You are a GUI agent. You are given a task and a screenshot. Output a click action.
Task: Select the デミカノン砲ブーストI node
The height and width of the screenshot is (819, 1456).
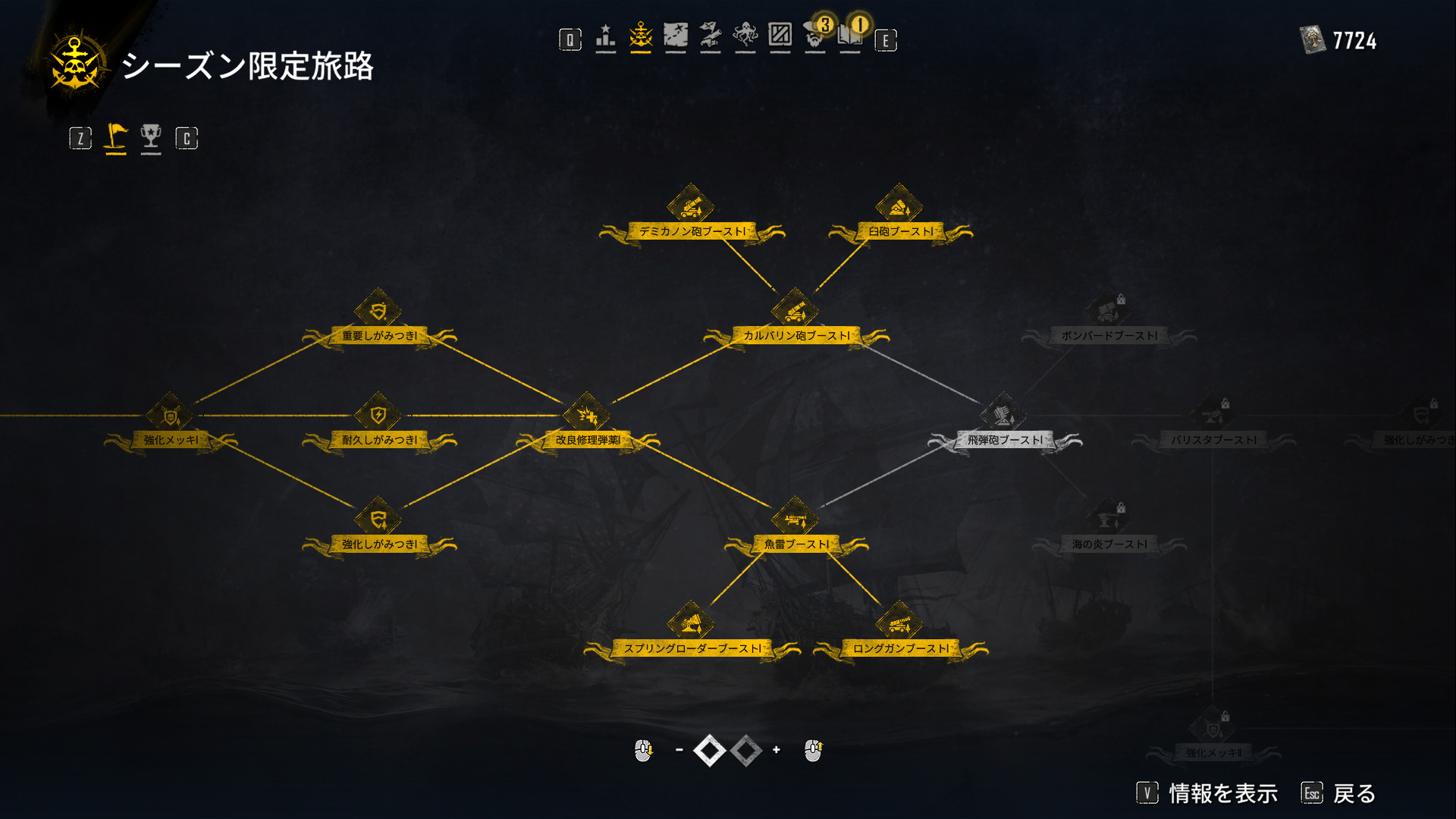pos(690,206)
